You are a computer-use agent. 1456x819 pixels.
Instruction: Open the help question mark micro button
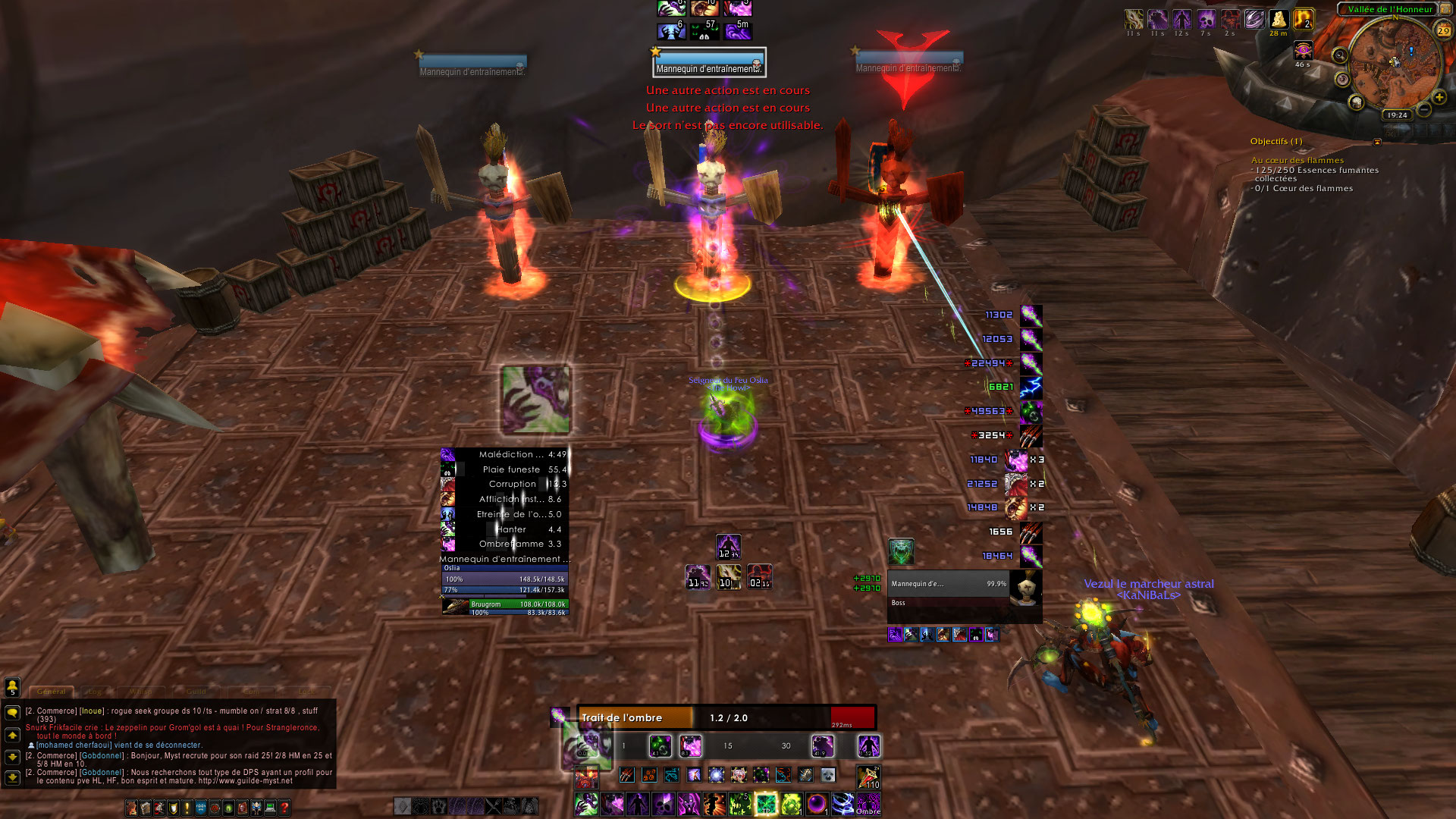point(284,808)
